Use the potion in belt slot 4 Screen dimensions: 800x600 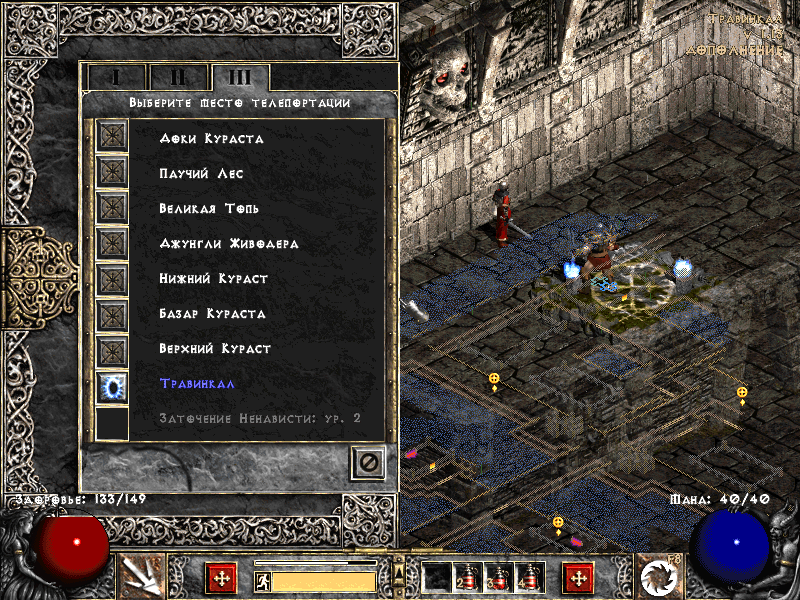pos(528,578)
